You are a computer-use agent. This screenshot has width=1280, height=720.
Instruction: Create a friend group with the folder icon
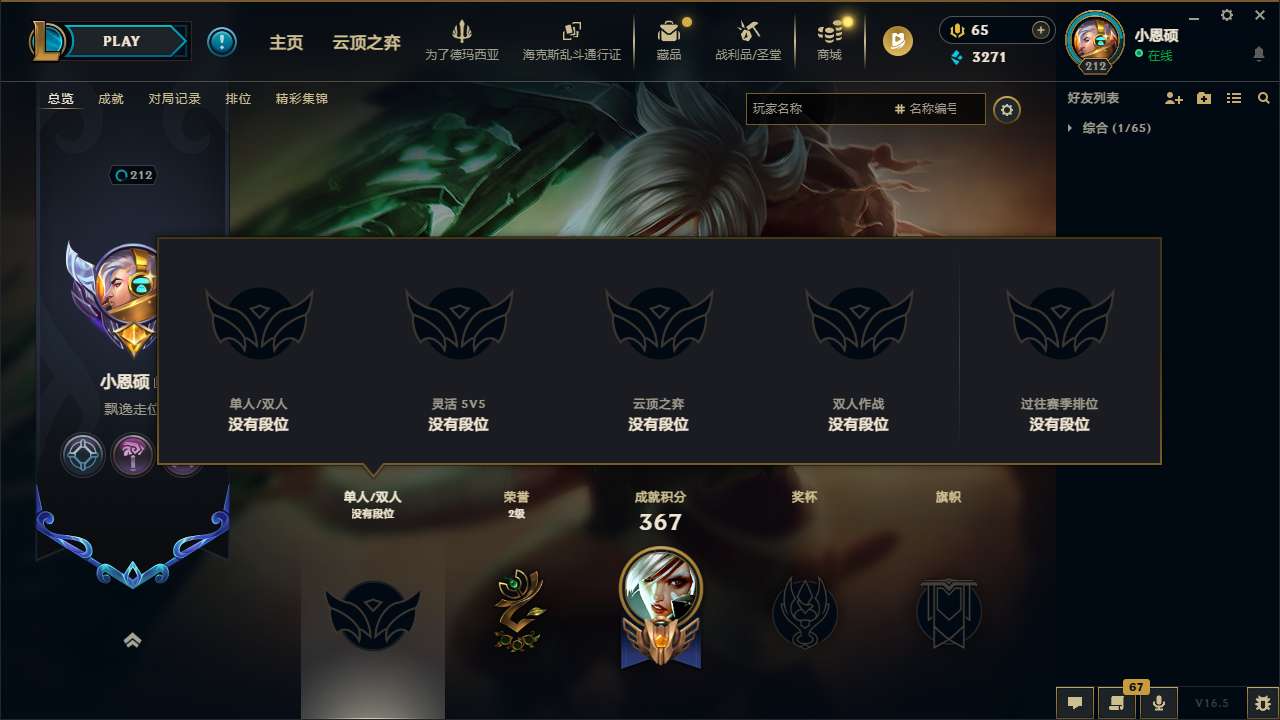(x=1203, y=98)
